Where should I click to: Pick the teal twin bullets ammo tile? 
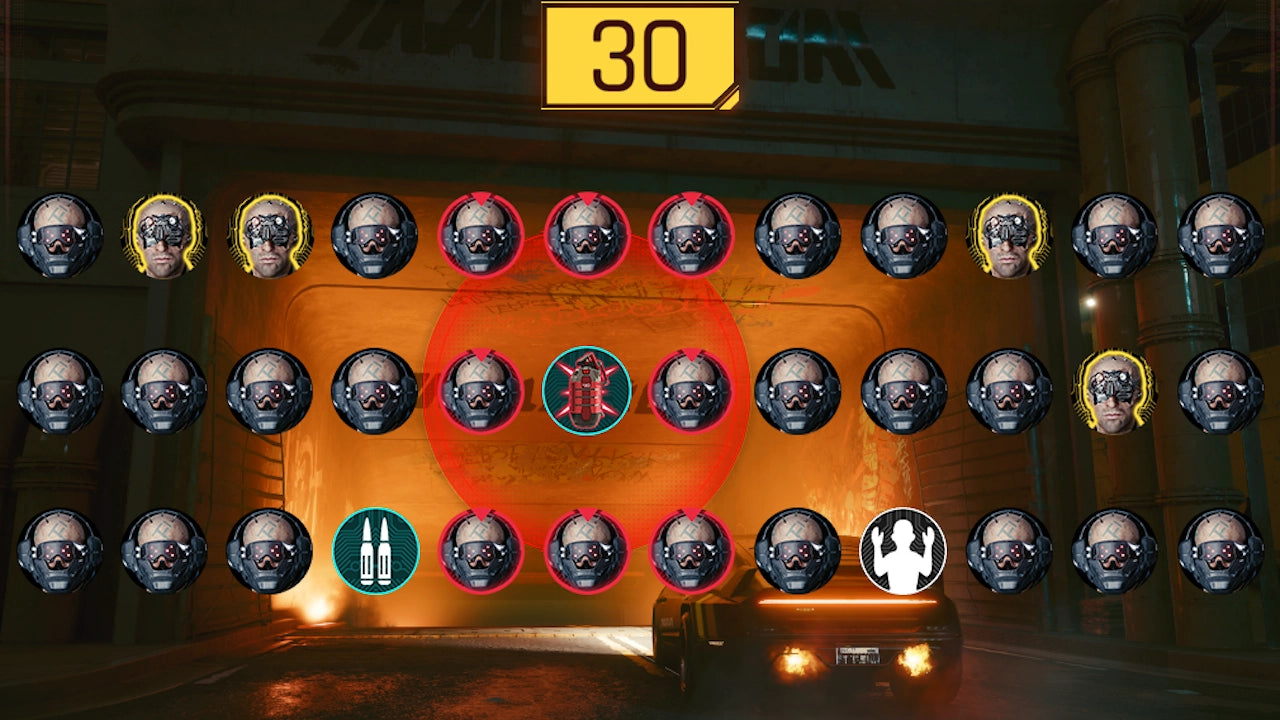click(375, 551)
